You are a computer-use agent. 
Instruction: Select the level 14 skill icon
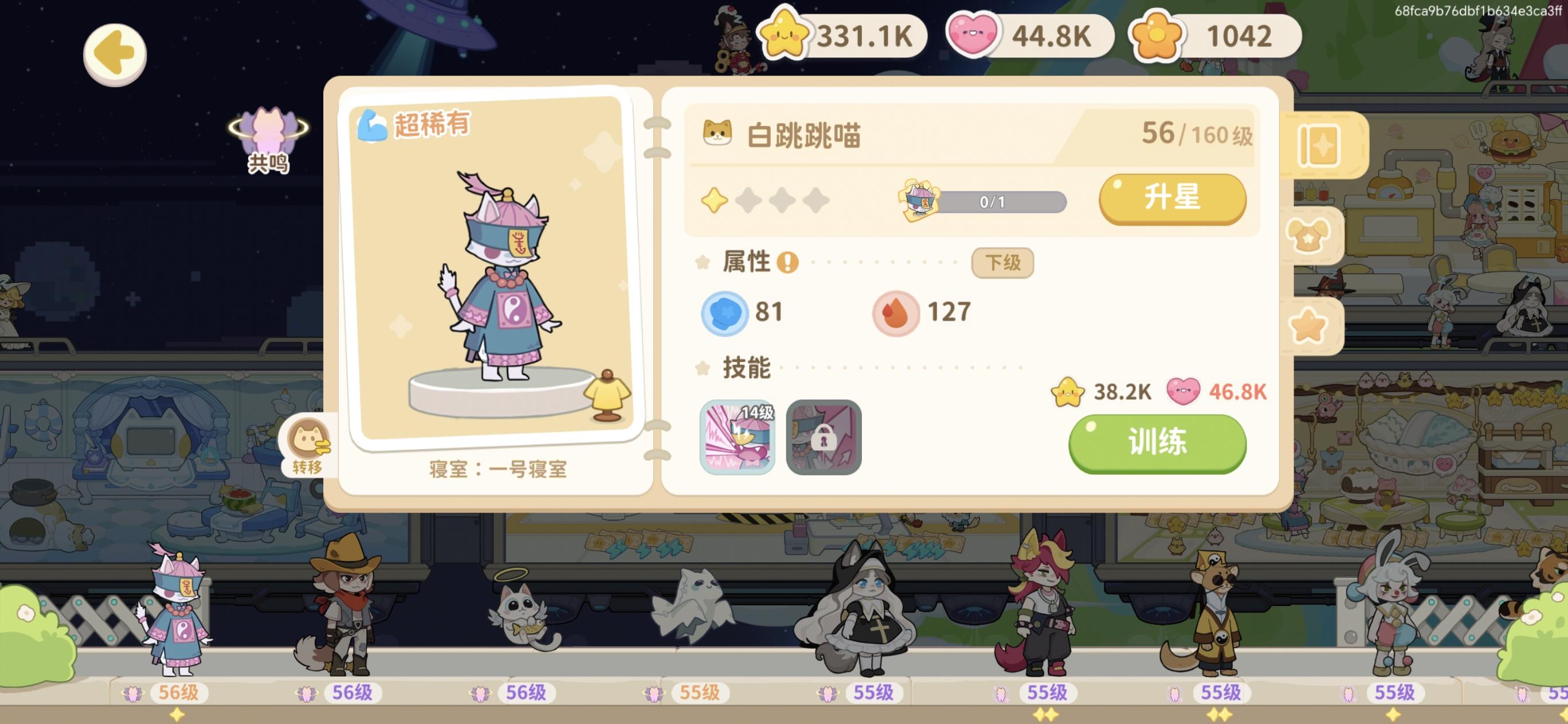(738, 438)
